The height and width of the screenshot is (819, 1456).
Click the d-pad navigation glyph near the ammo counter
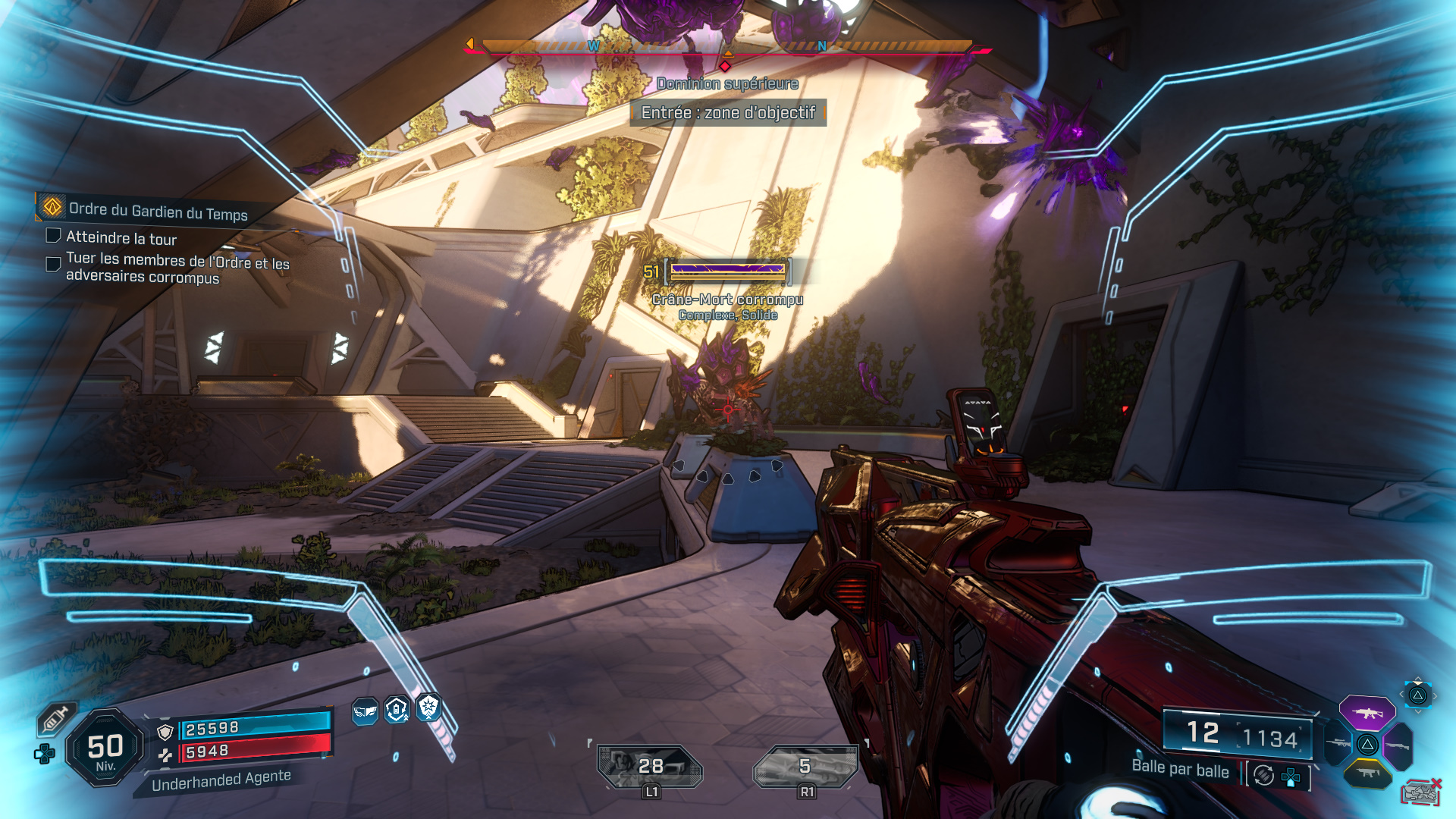point(1290,777)
